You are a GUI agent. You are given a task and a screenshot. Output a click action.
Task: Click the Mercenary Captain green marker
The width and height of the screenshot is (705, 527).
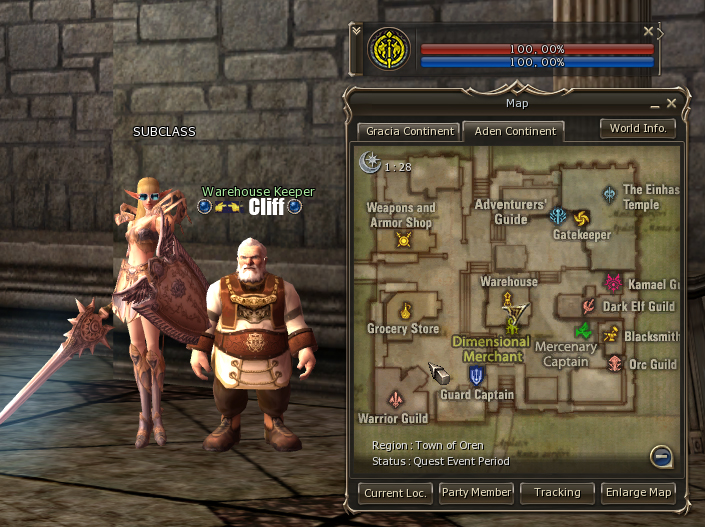pos(581,331)
